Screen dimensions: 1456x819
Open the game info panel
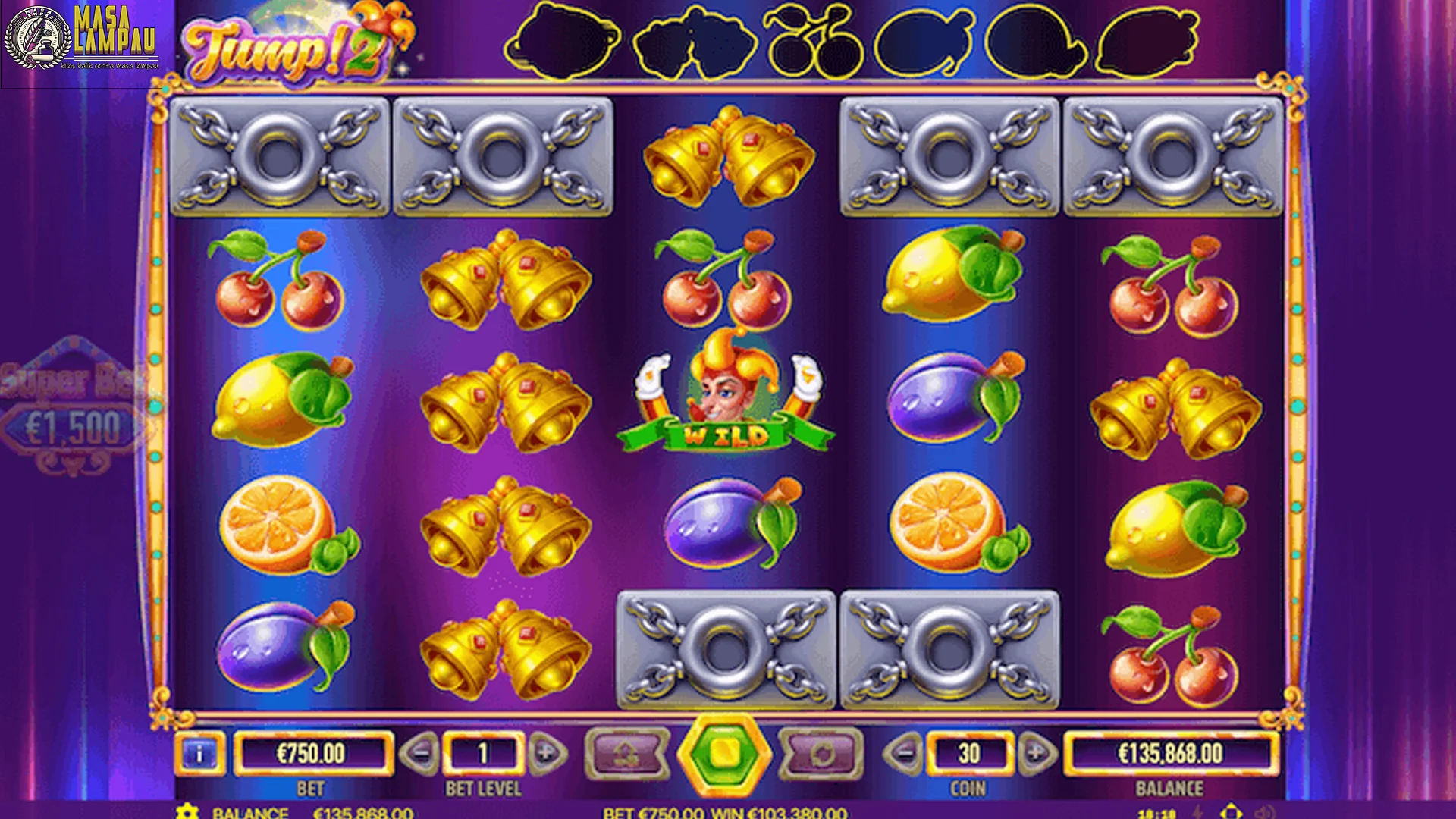(x=199, y=754)
